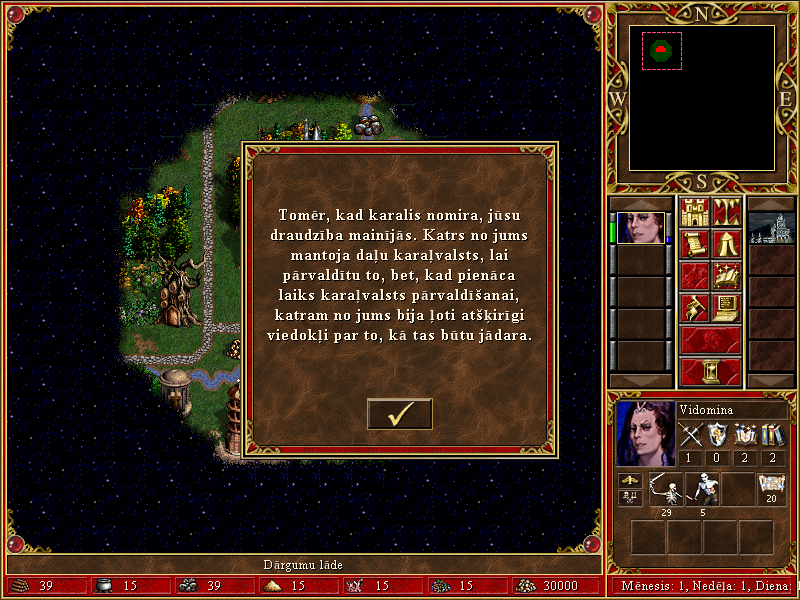Open the quest log scroll button
The height and width of the screenshot is (600, 800).
[x=694, y=244]
